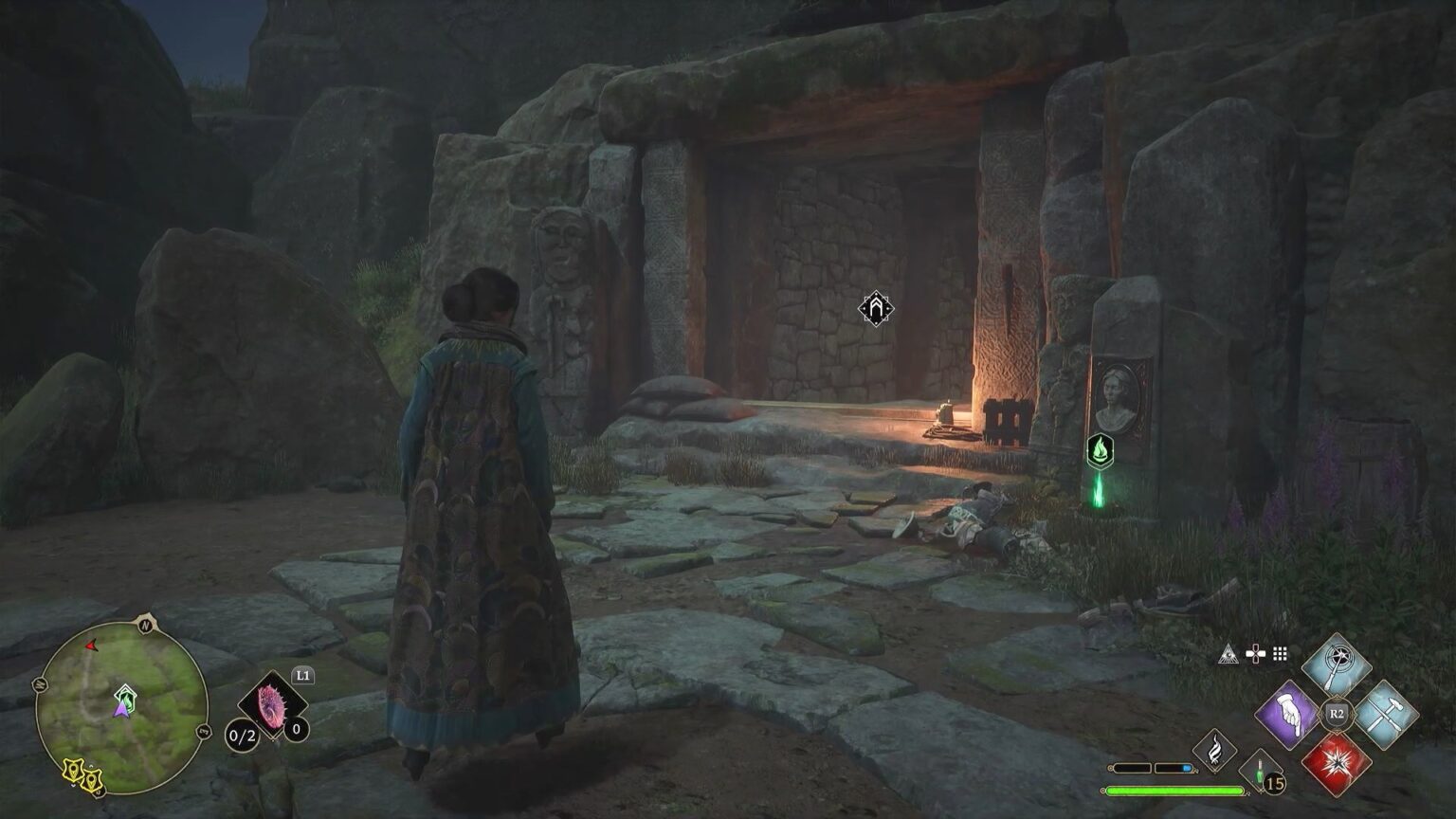Click the Ancient Magic meter segment
The image size is (1456, 819).
[1132, 768]
